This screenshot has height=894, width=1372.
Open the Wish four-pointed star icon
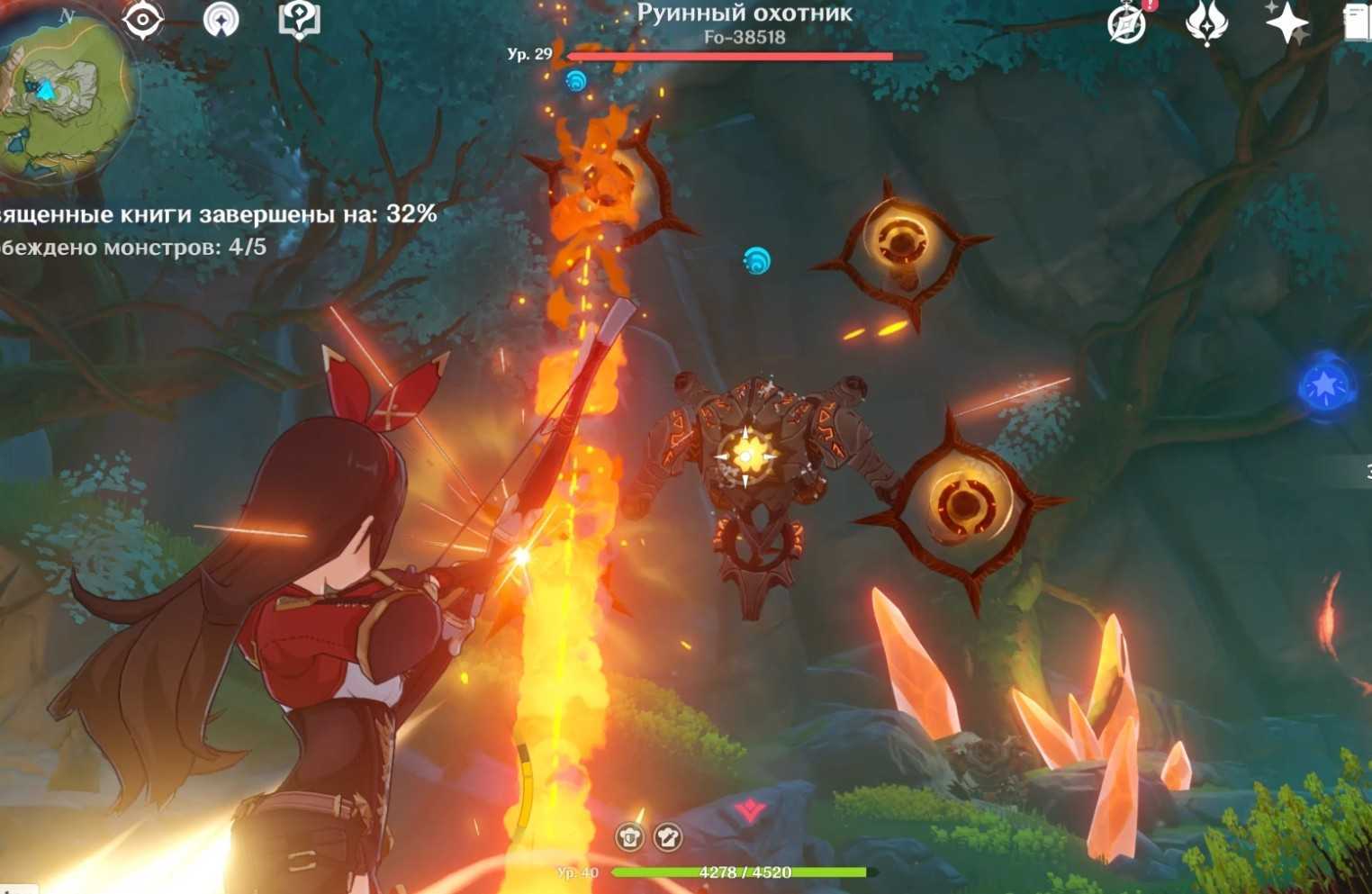1286,23
